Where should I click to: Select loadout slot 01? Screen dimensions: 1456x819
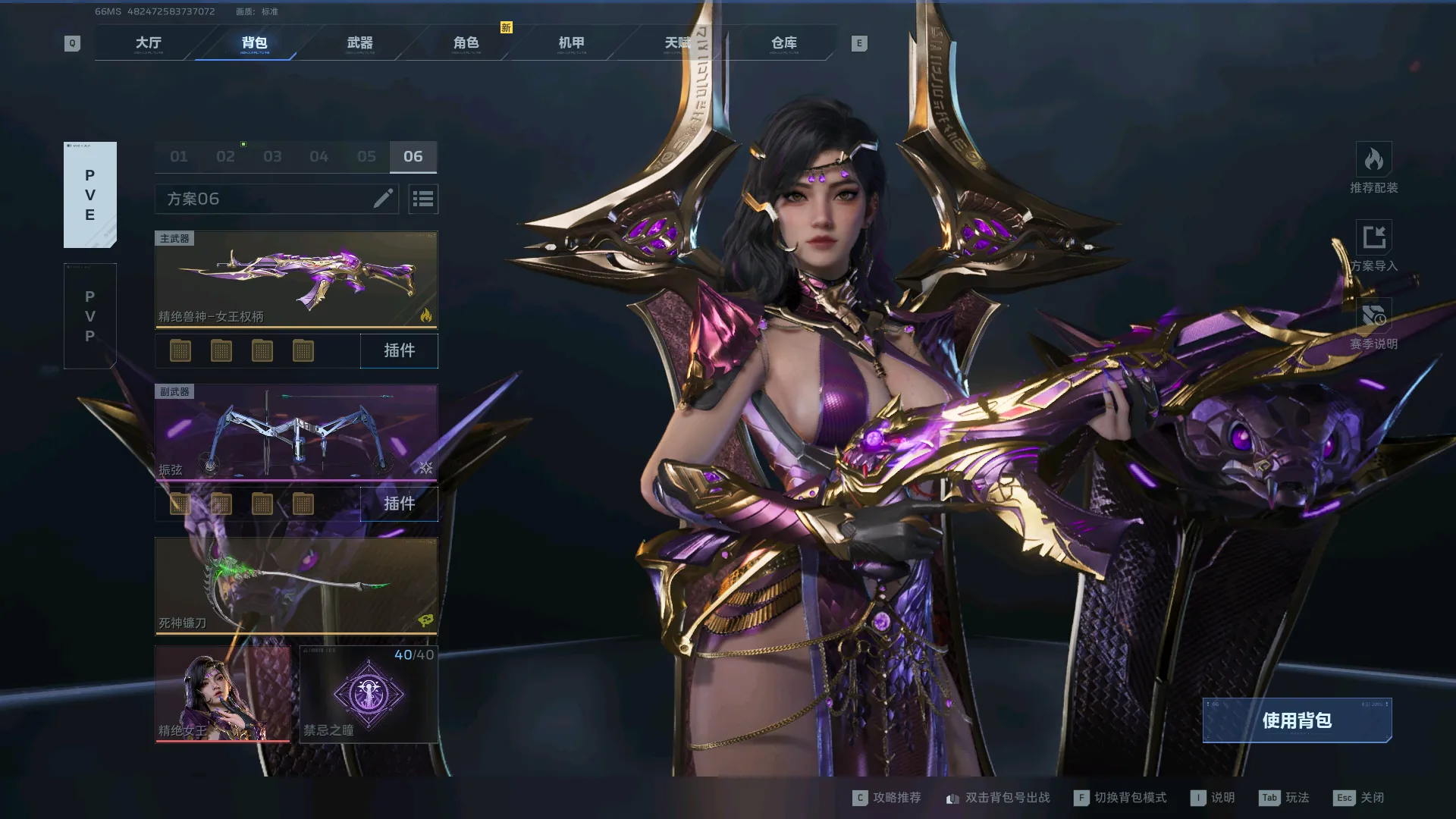[x=179, y=157]
